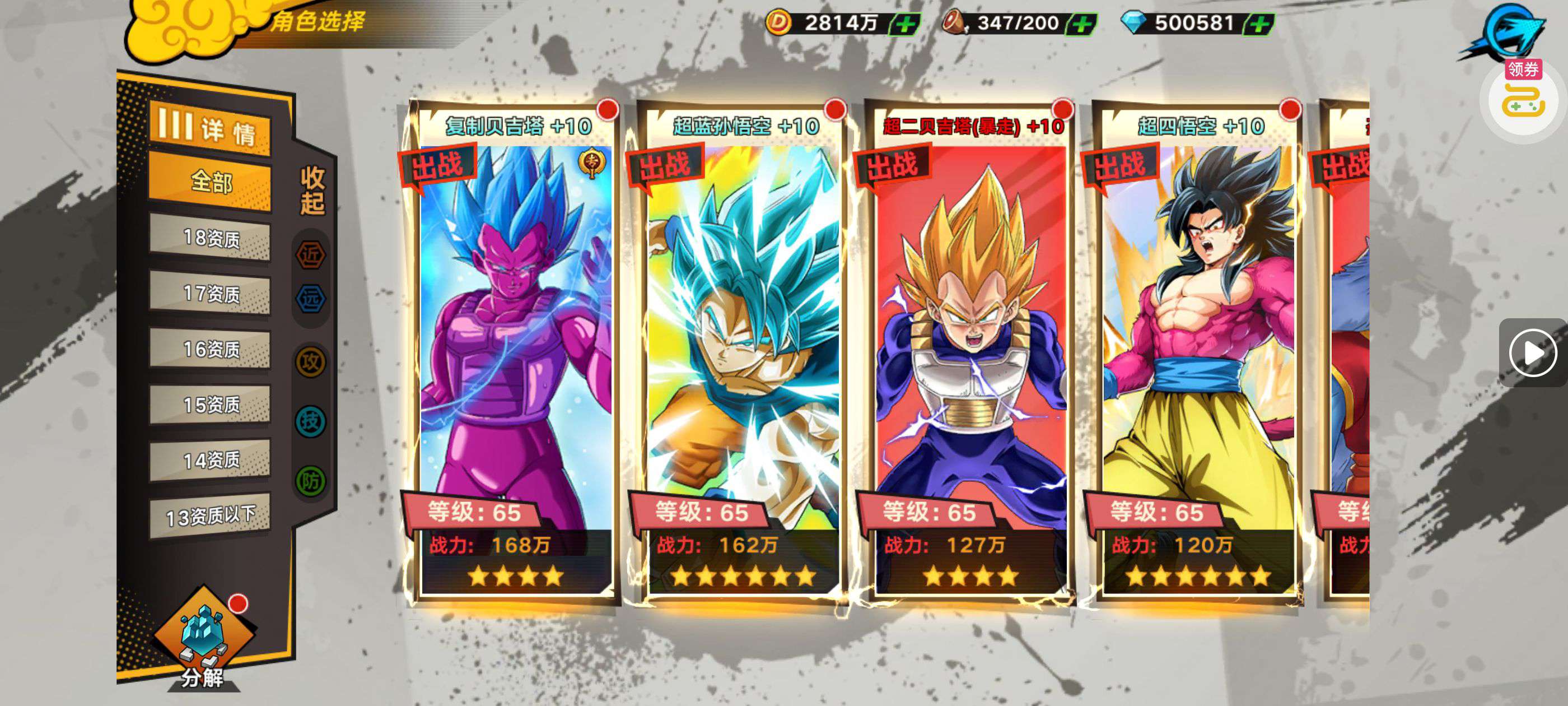Click the side play video overlay button

(x=1532, y=352)
